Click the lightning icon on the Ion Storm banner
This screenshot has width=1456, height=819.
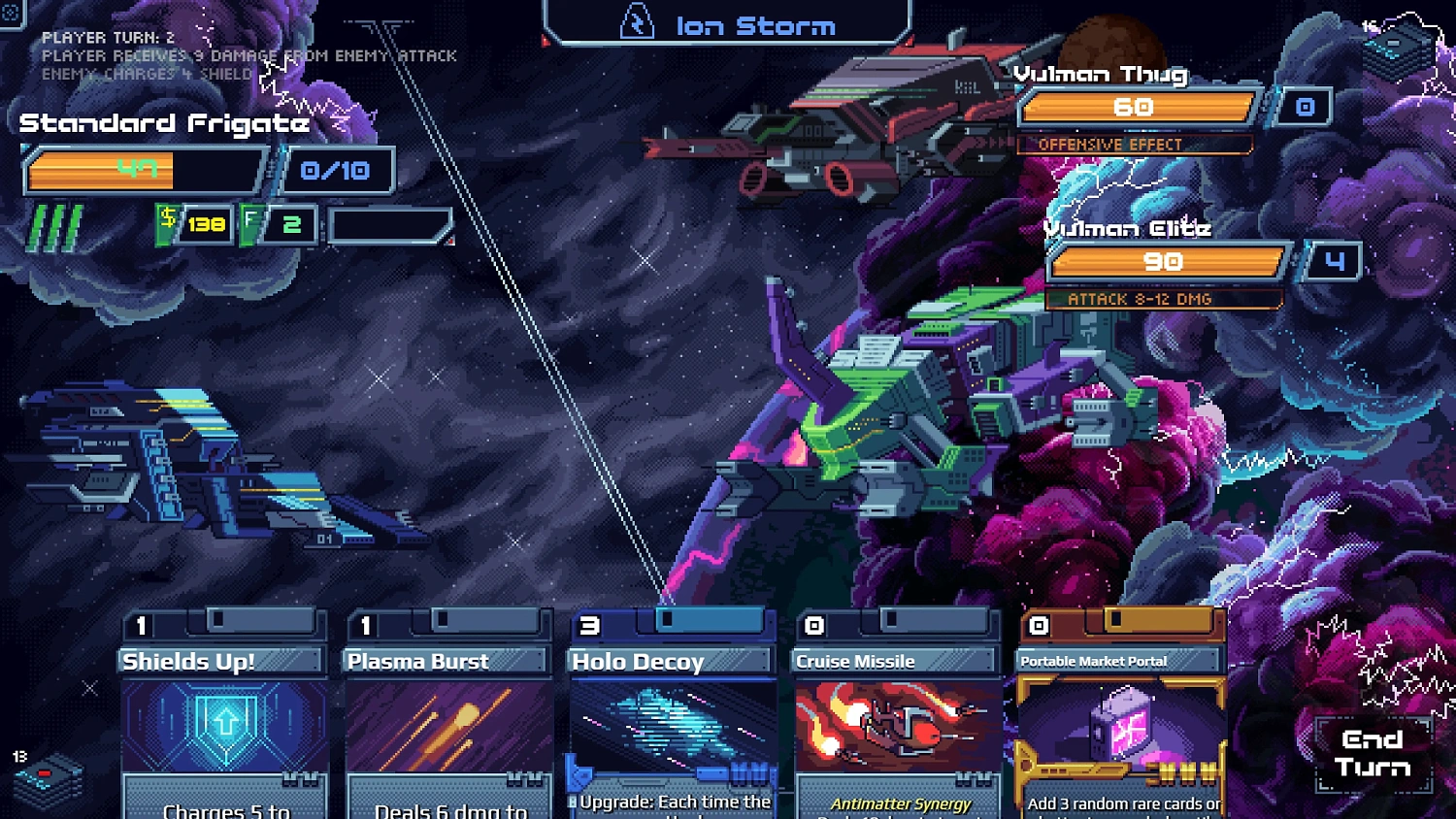click(636, 22)
